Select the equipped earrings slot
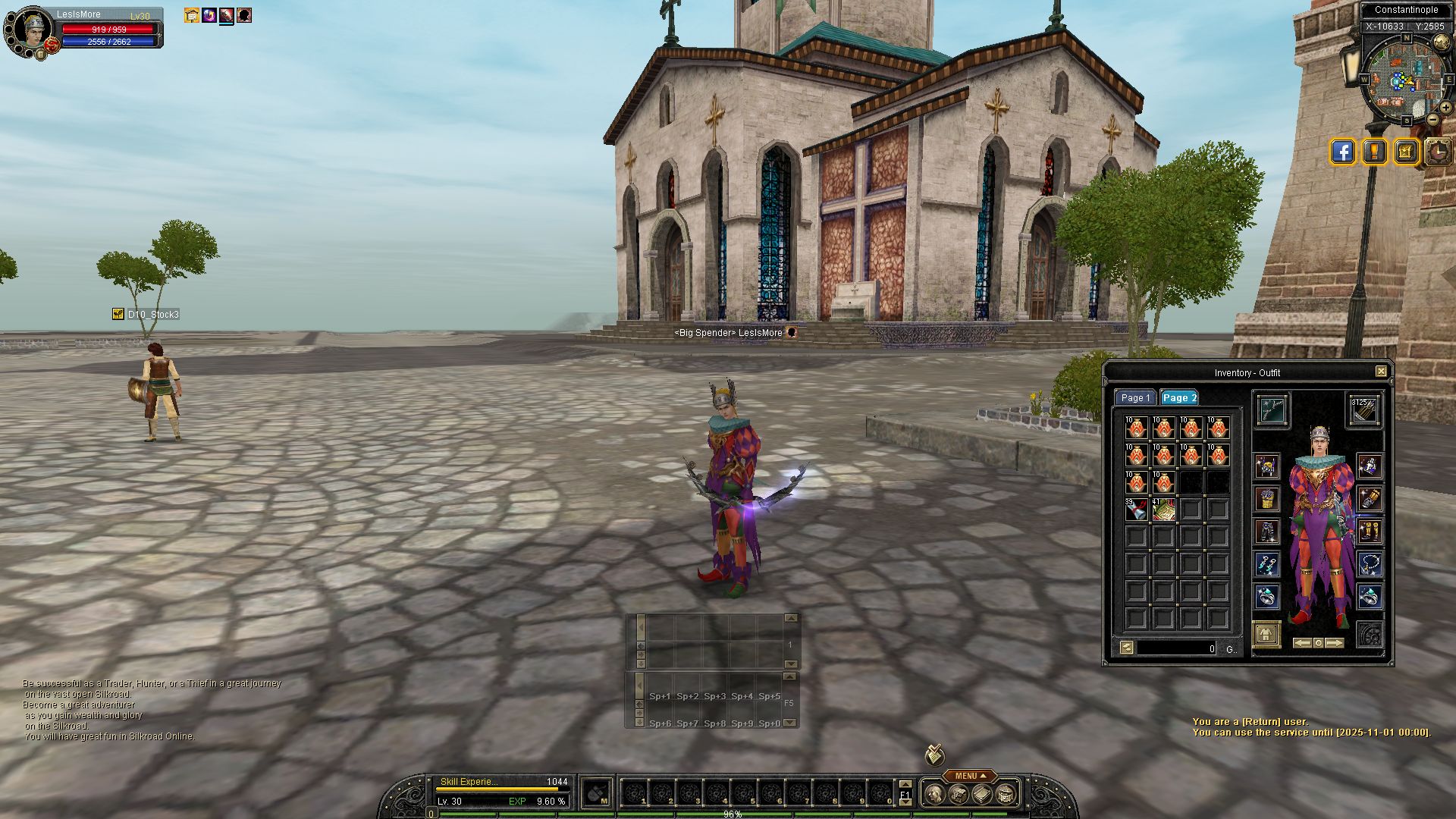 pyautogui.click(x=1266, y=564)
